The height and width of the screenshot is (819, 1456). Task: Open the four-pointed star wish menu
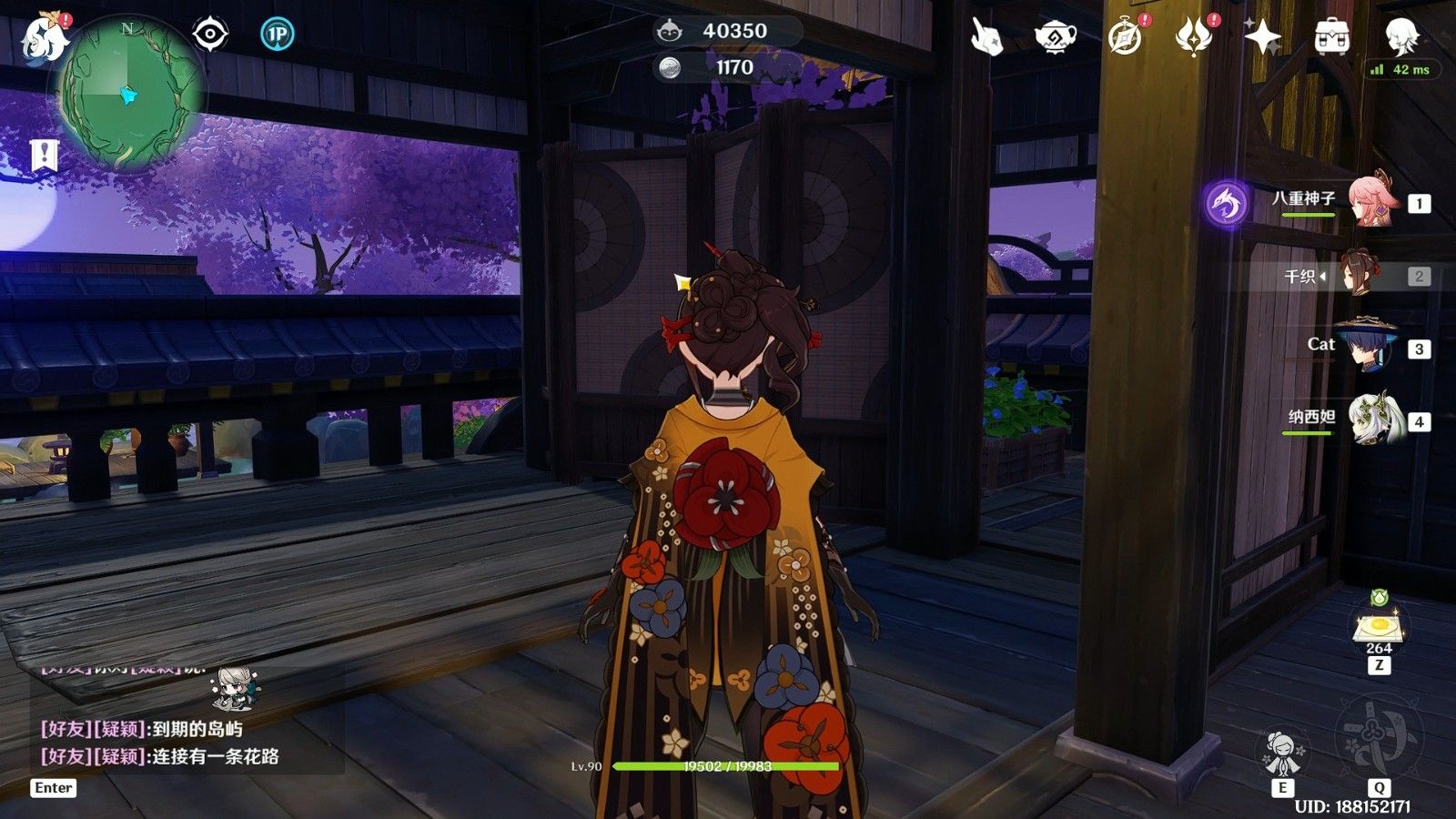(x=1262, y=37)
